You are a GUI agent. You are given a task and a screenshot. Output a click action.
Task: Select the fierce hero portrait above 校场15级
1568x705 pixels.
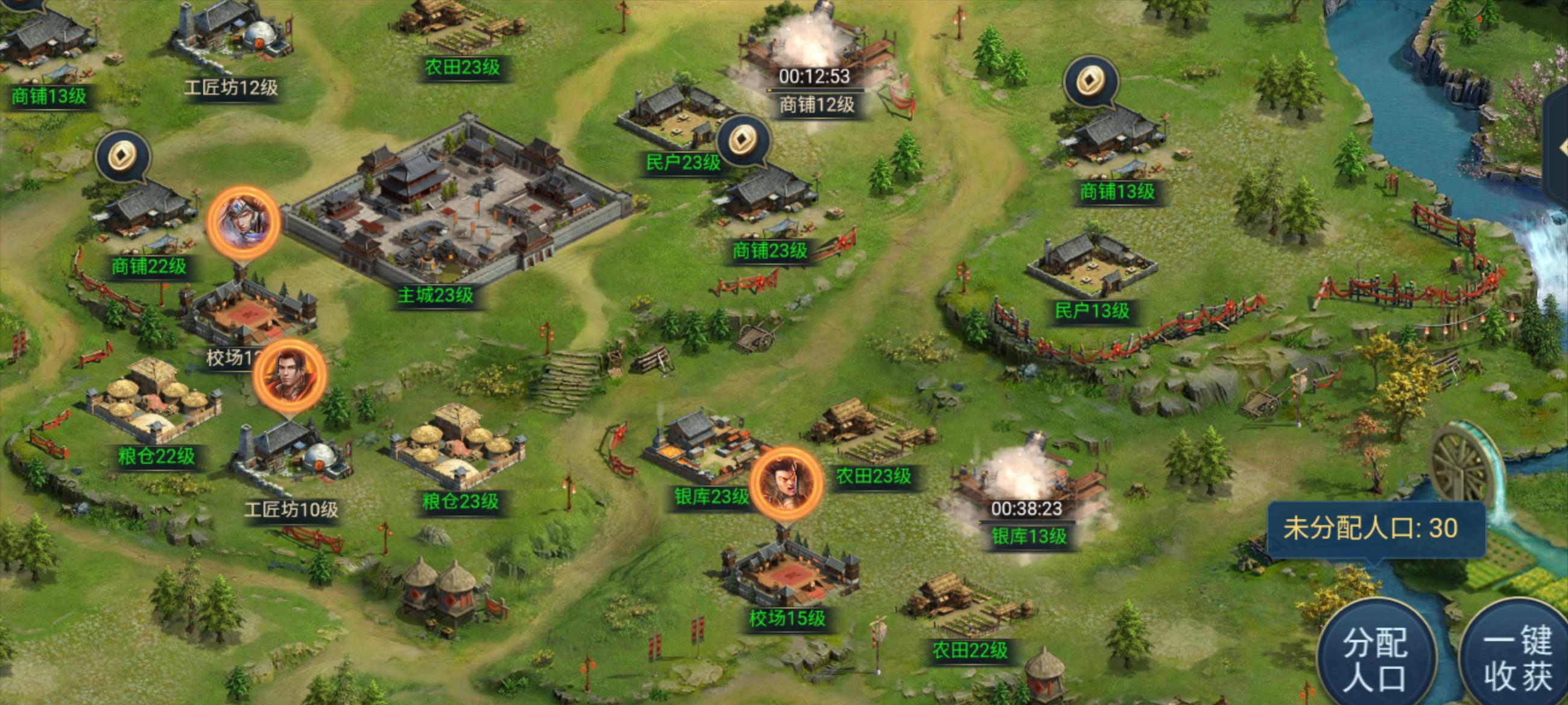[786, 483]
